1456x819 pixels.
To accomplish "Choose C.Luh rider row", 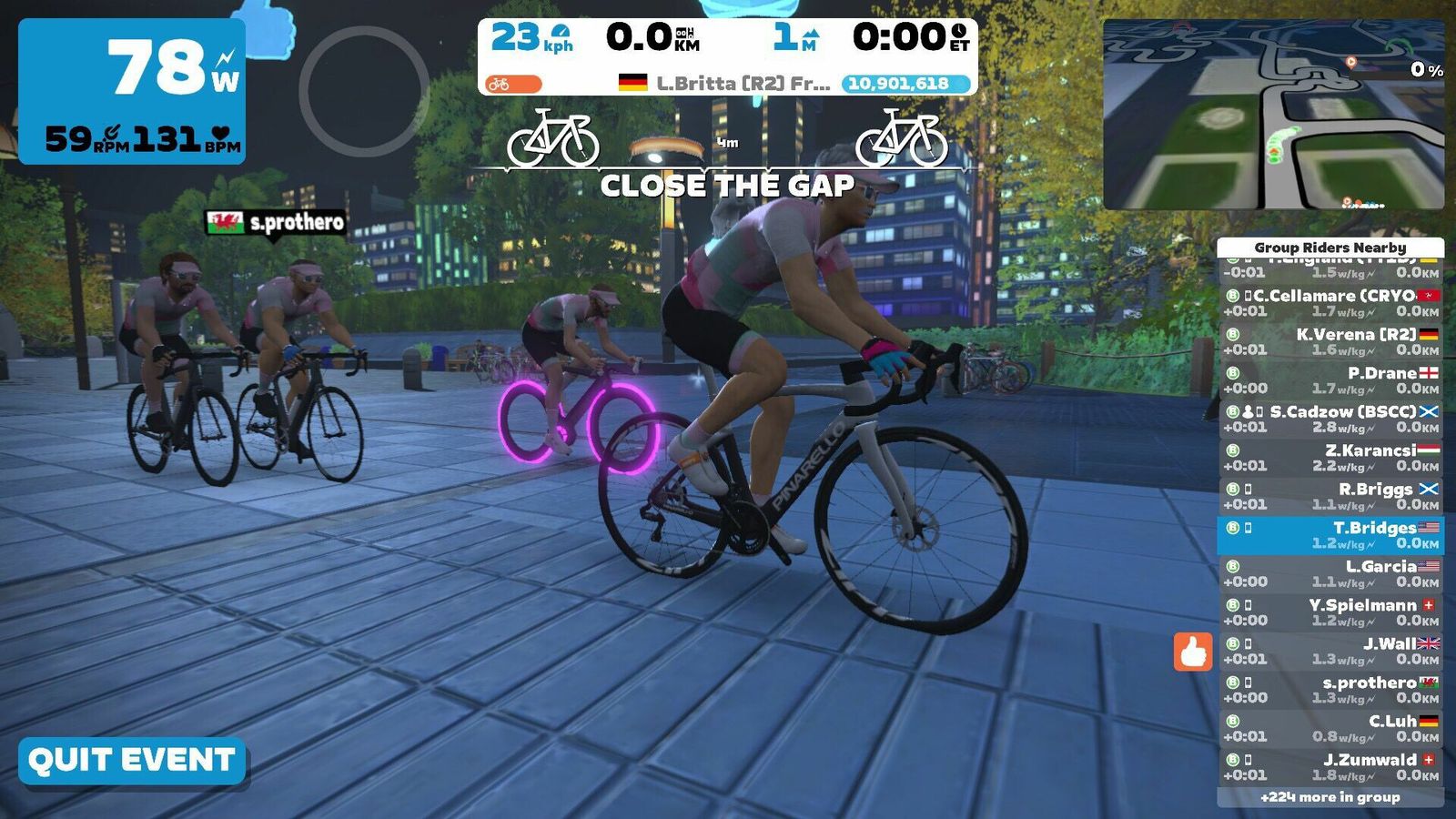I will (x=1330, y=729).
